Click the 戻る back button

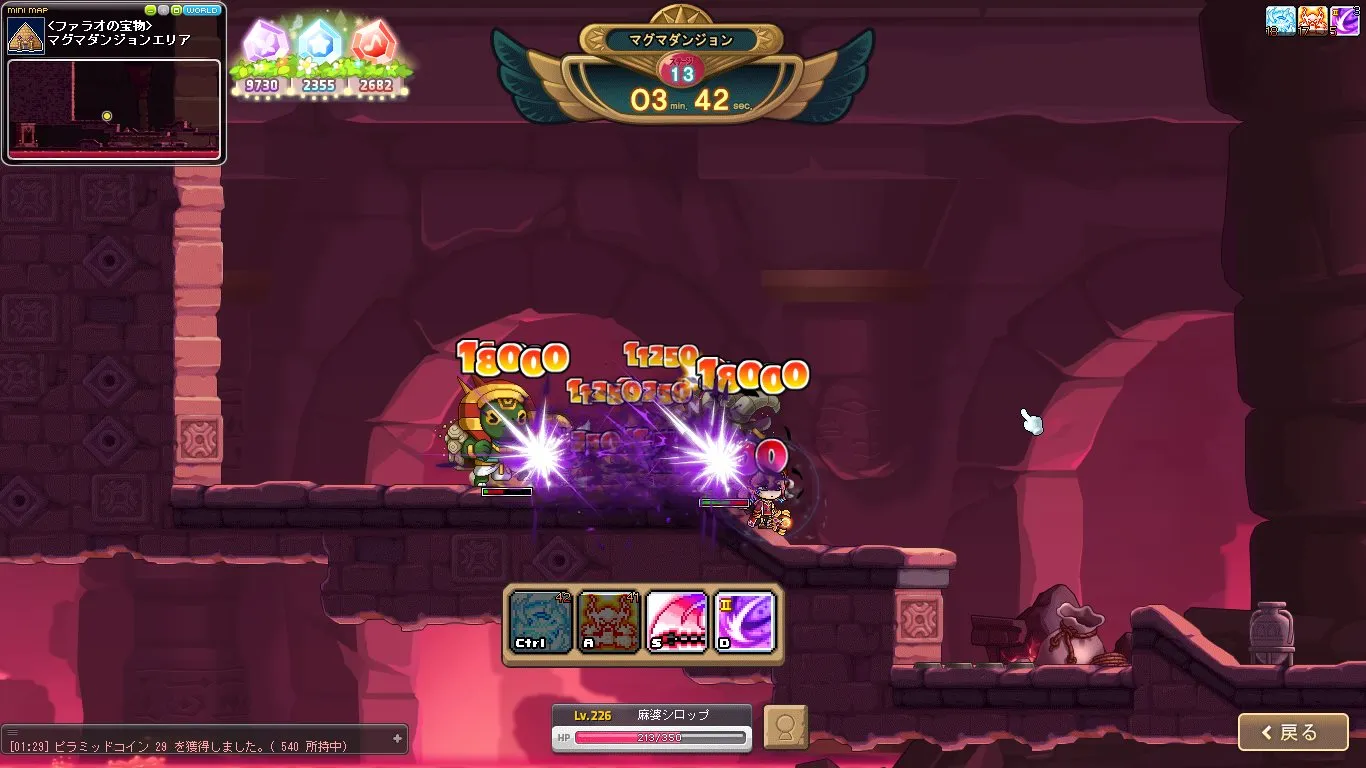coord(1292,732)
